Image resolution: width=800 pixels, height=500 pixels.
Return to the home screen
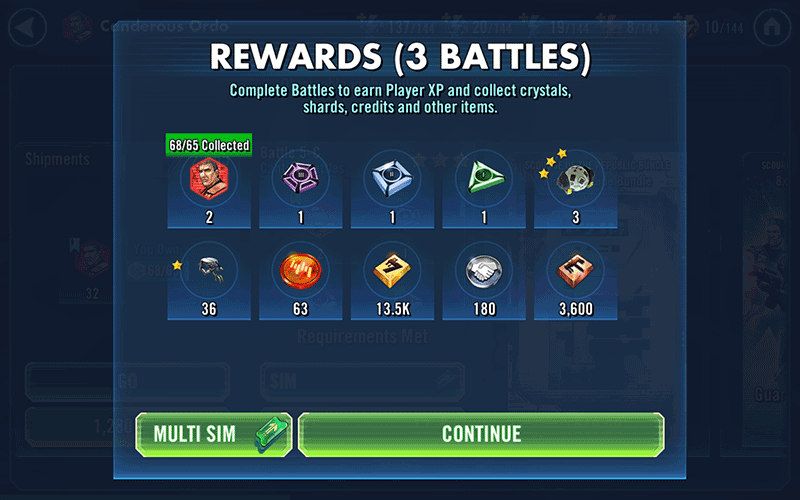(771, 27)
